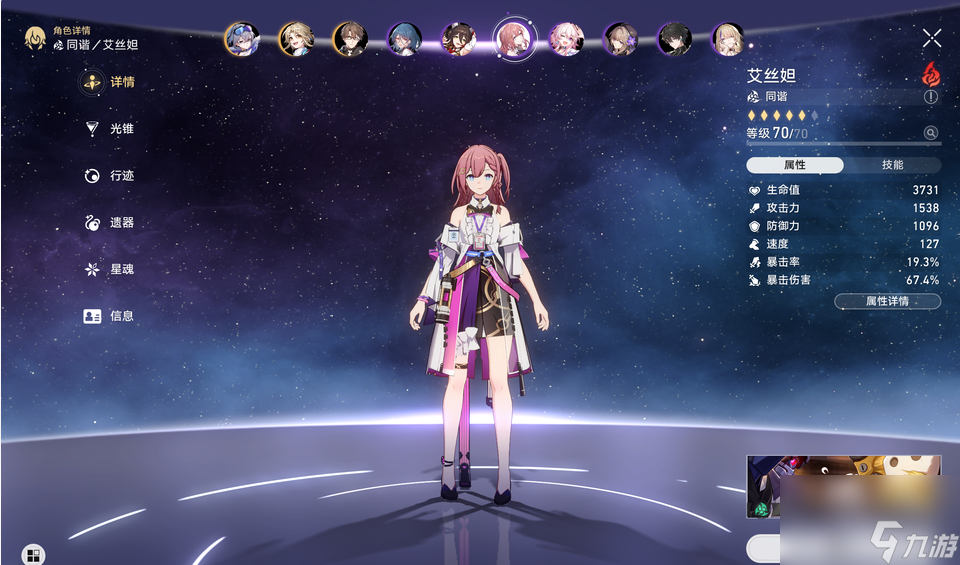
Task: Open the 同谐 path info exclamation icon
Action: pyautogui.click(x=931, y=97)
